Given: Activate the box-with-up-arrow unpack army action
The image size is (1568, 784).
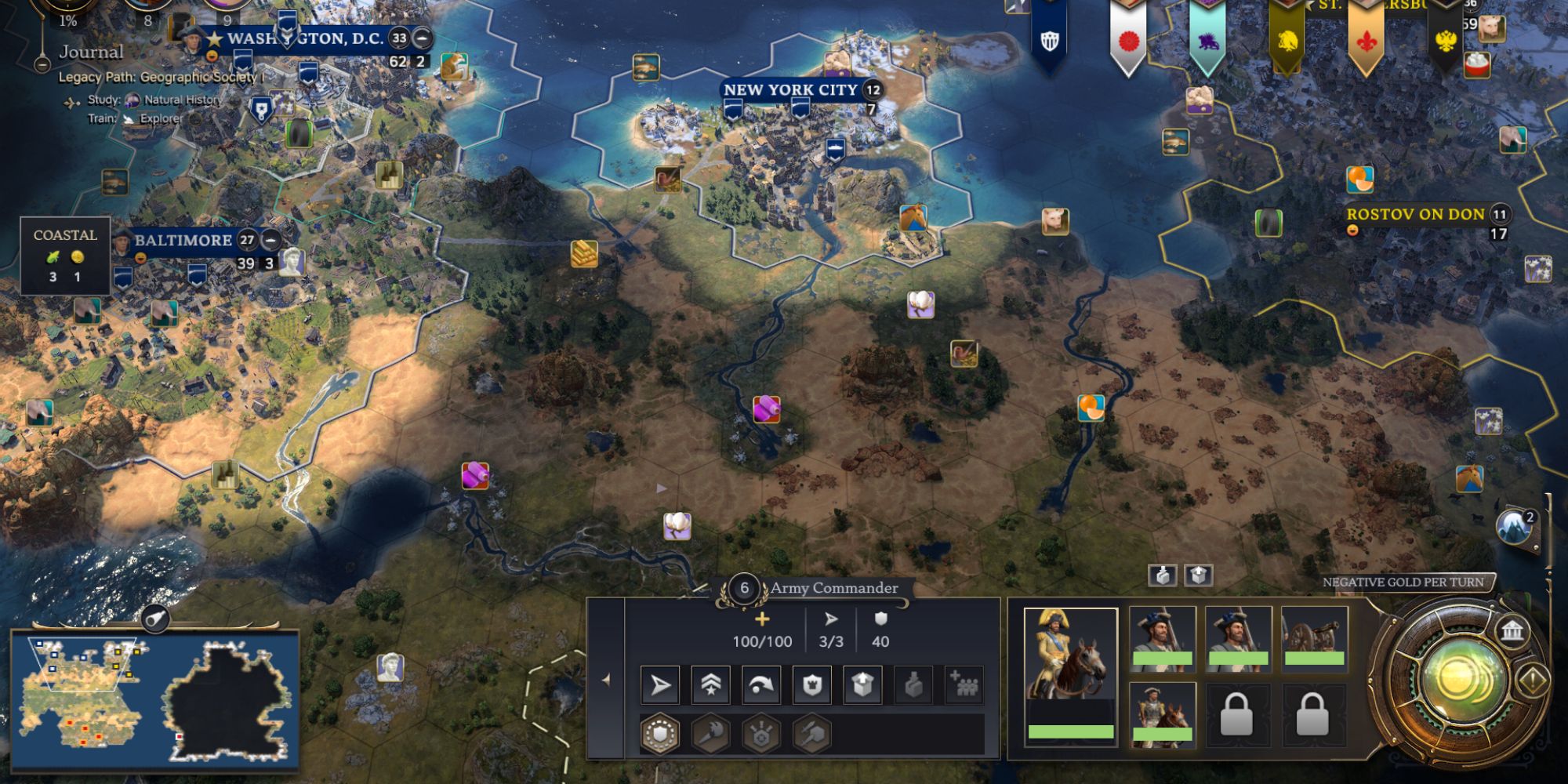Looking at the screenshot, I should point(862,686).
